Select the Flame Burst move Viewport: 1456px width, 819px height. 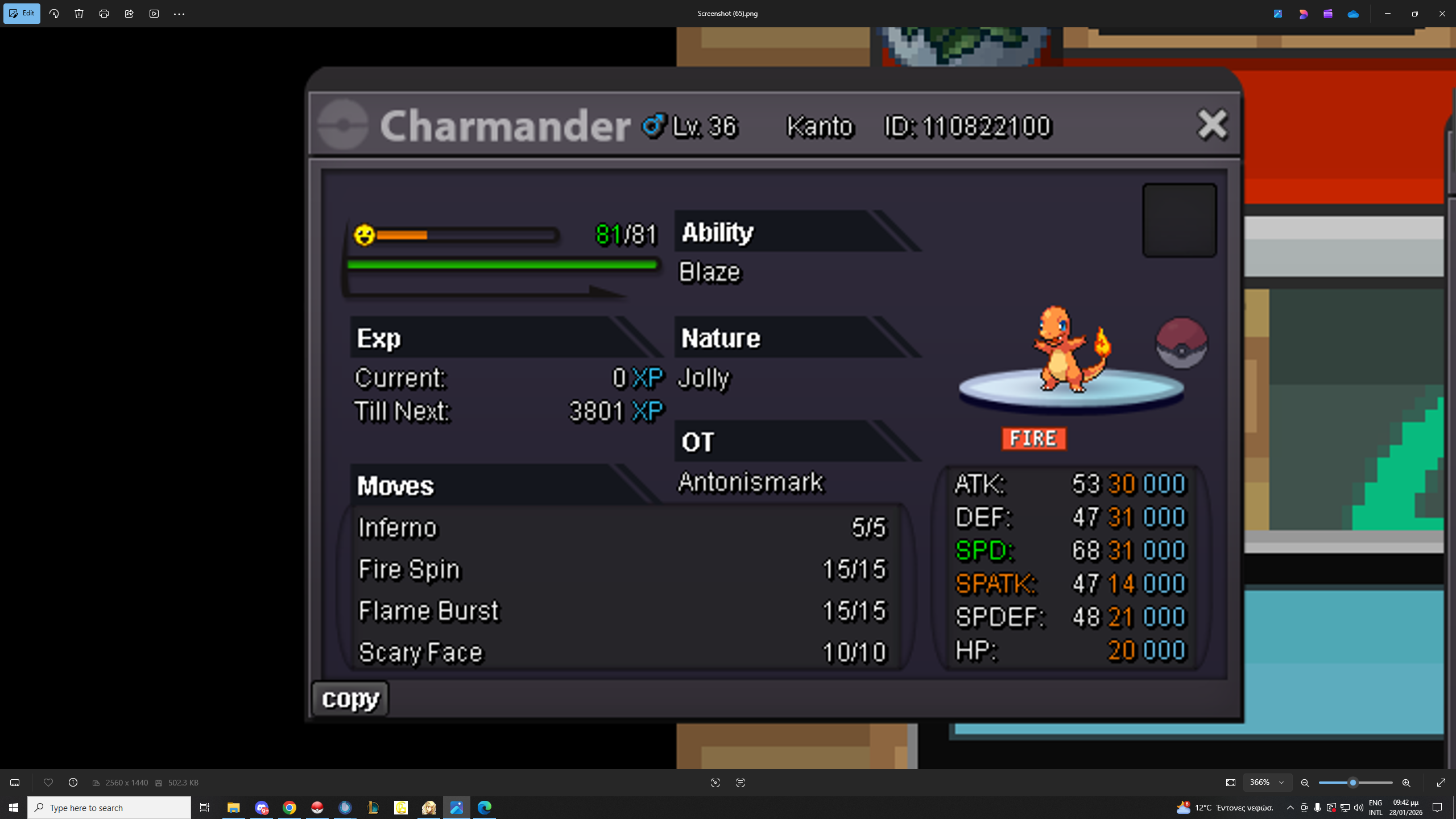tap(623, 611)
